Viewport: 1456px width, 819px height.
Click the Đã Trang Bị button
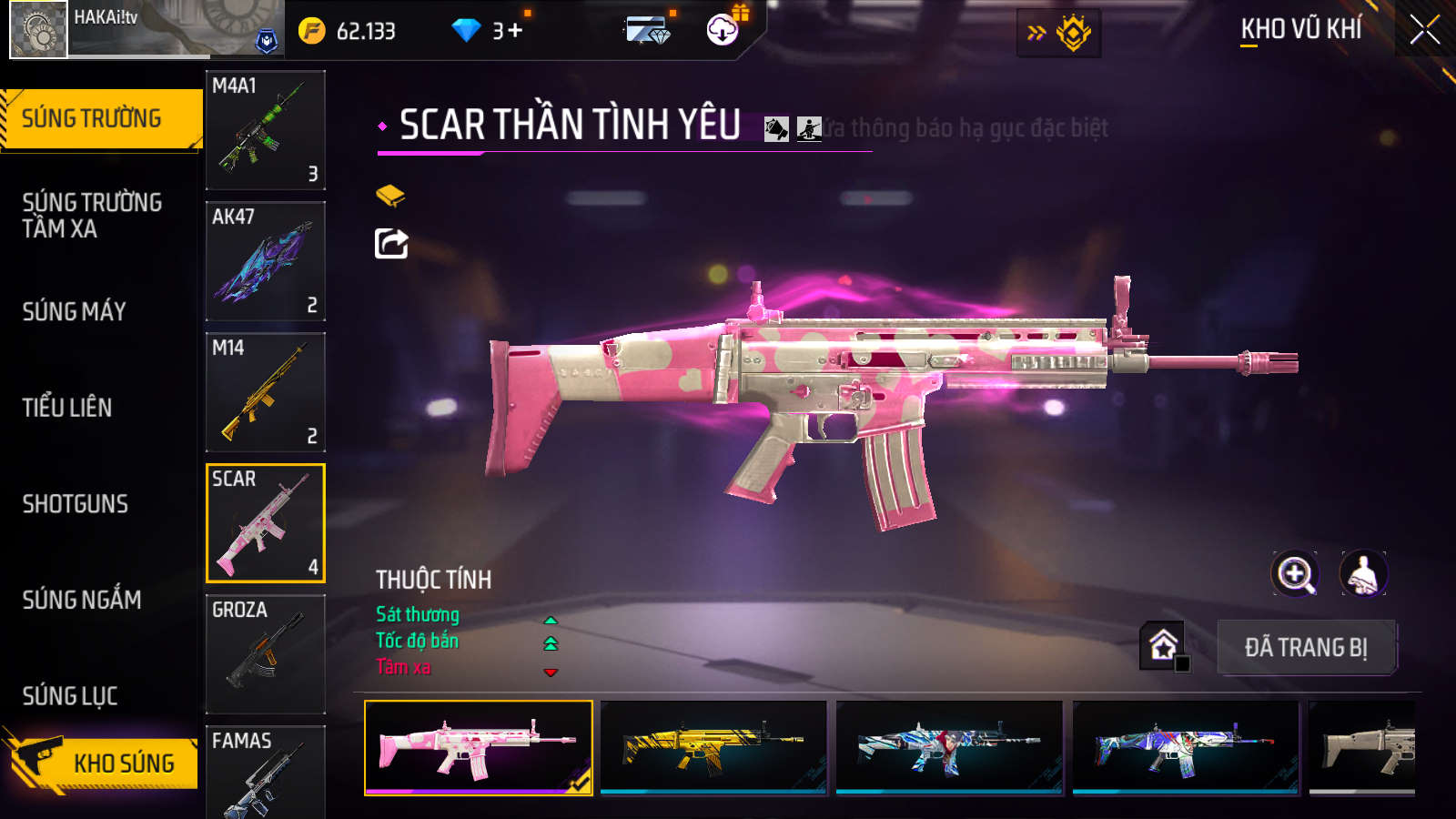1306,648
